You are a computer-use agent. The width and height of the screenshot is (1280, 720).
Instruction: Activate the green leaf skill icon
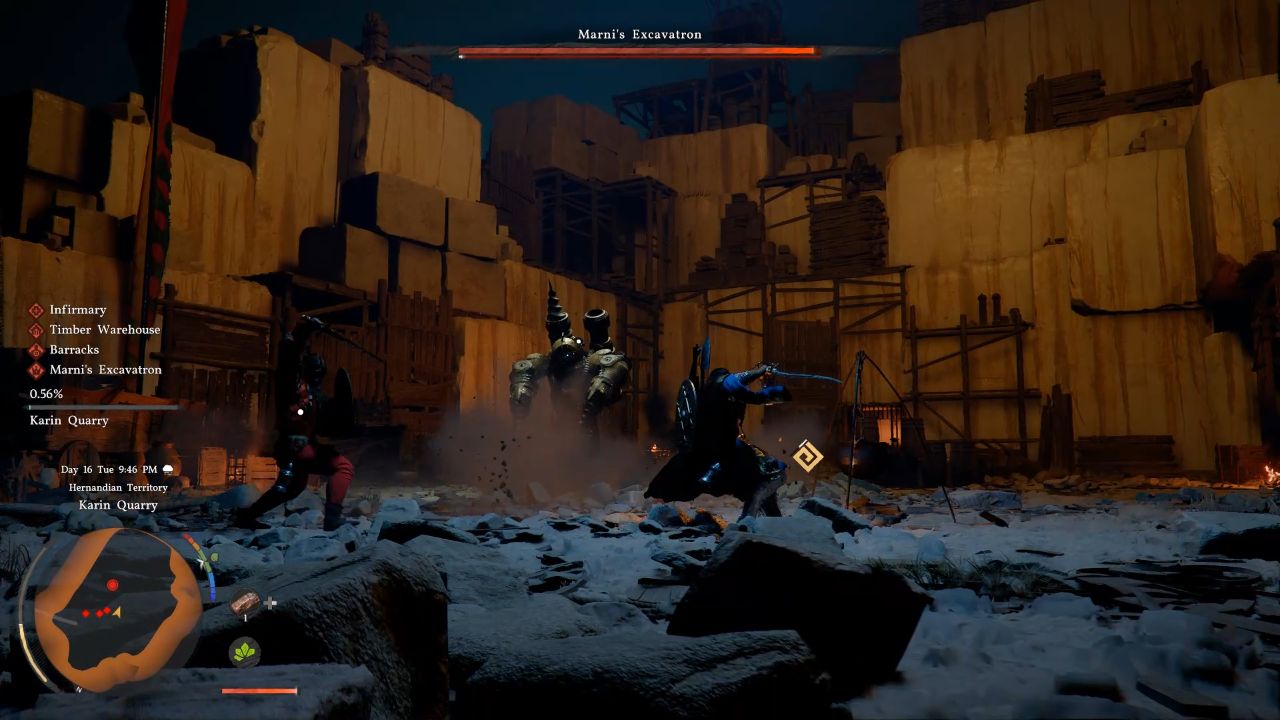(x=245, y=652)
